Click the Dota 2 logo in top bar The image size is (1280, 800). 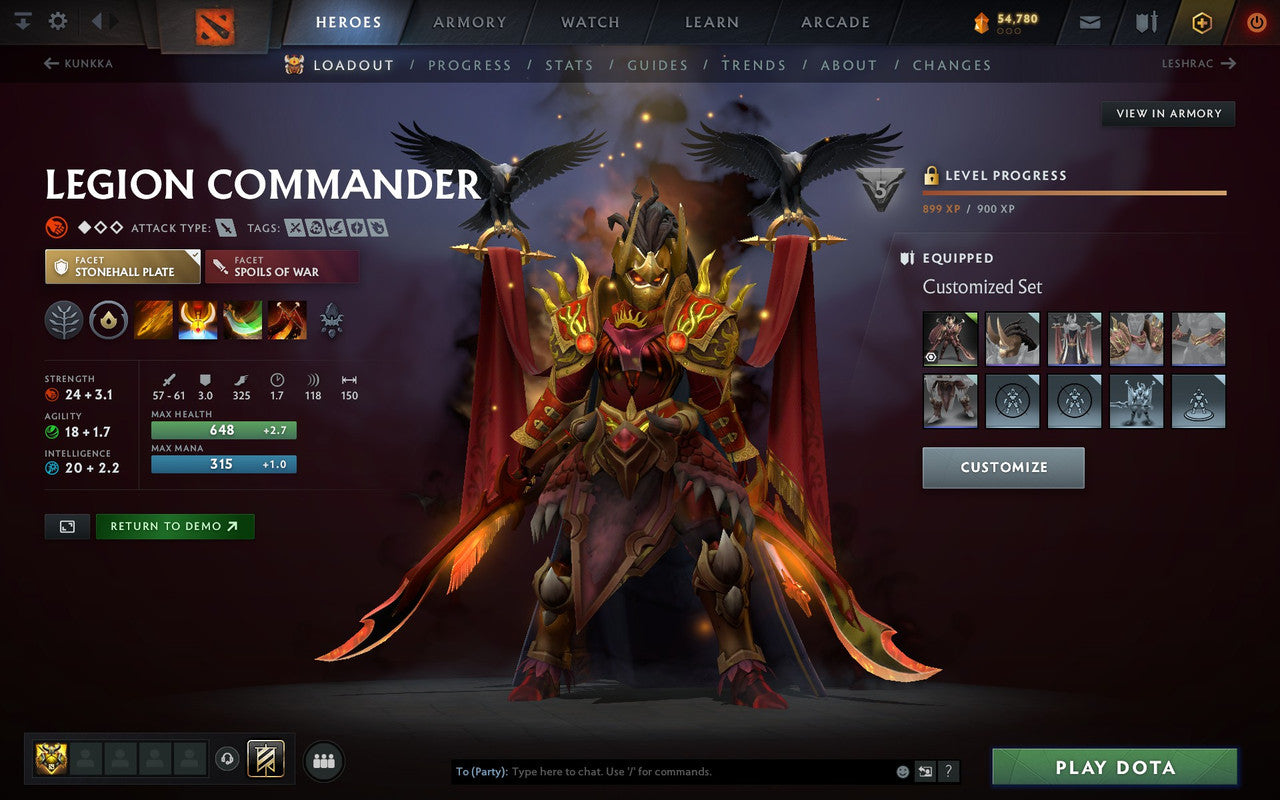tap(213, 26)
